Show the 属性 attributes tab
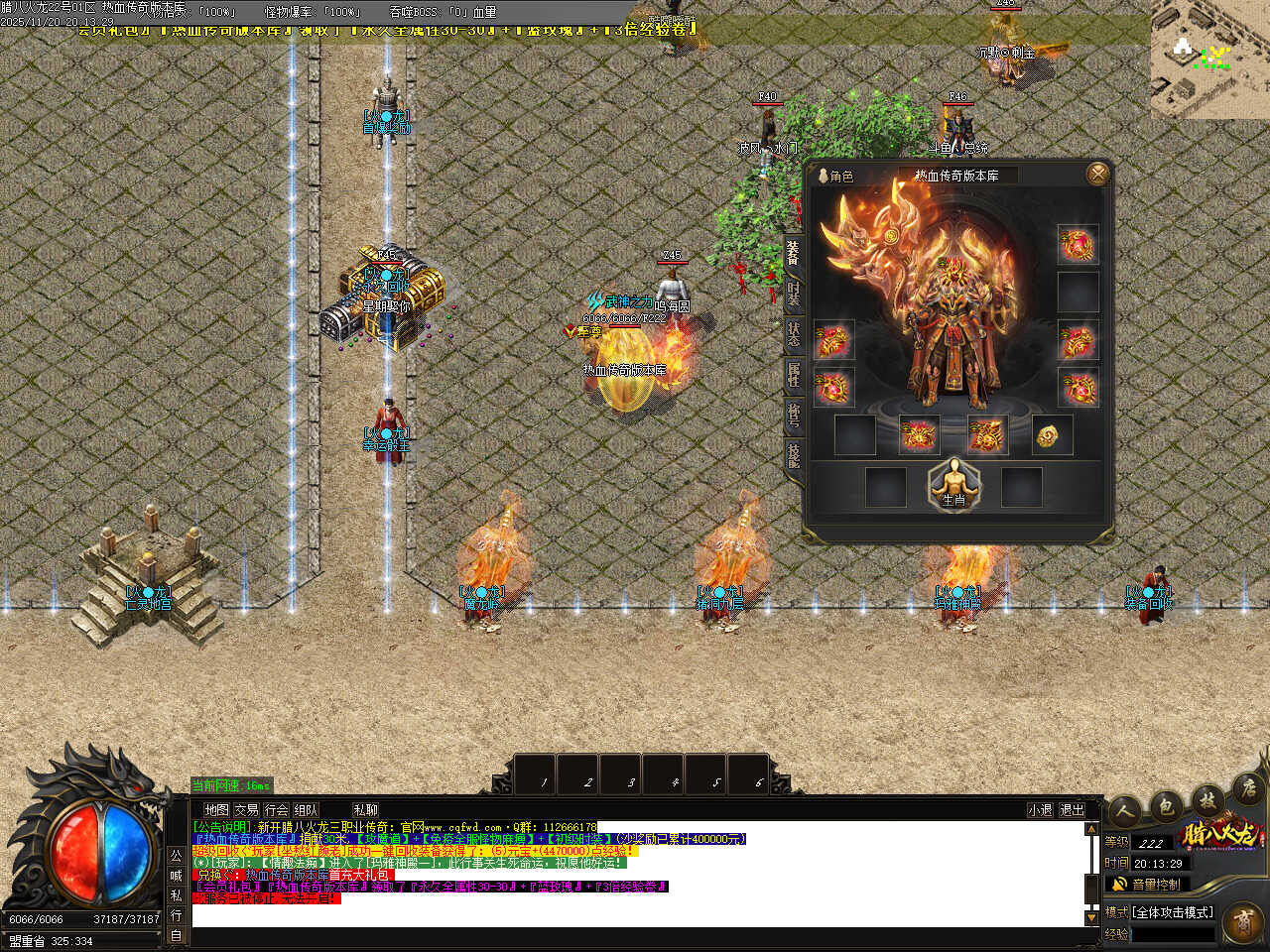Viewport: 1270px width, 952px height. point(794,375)
